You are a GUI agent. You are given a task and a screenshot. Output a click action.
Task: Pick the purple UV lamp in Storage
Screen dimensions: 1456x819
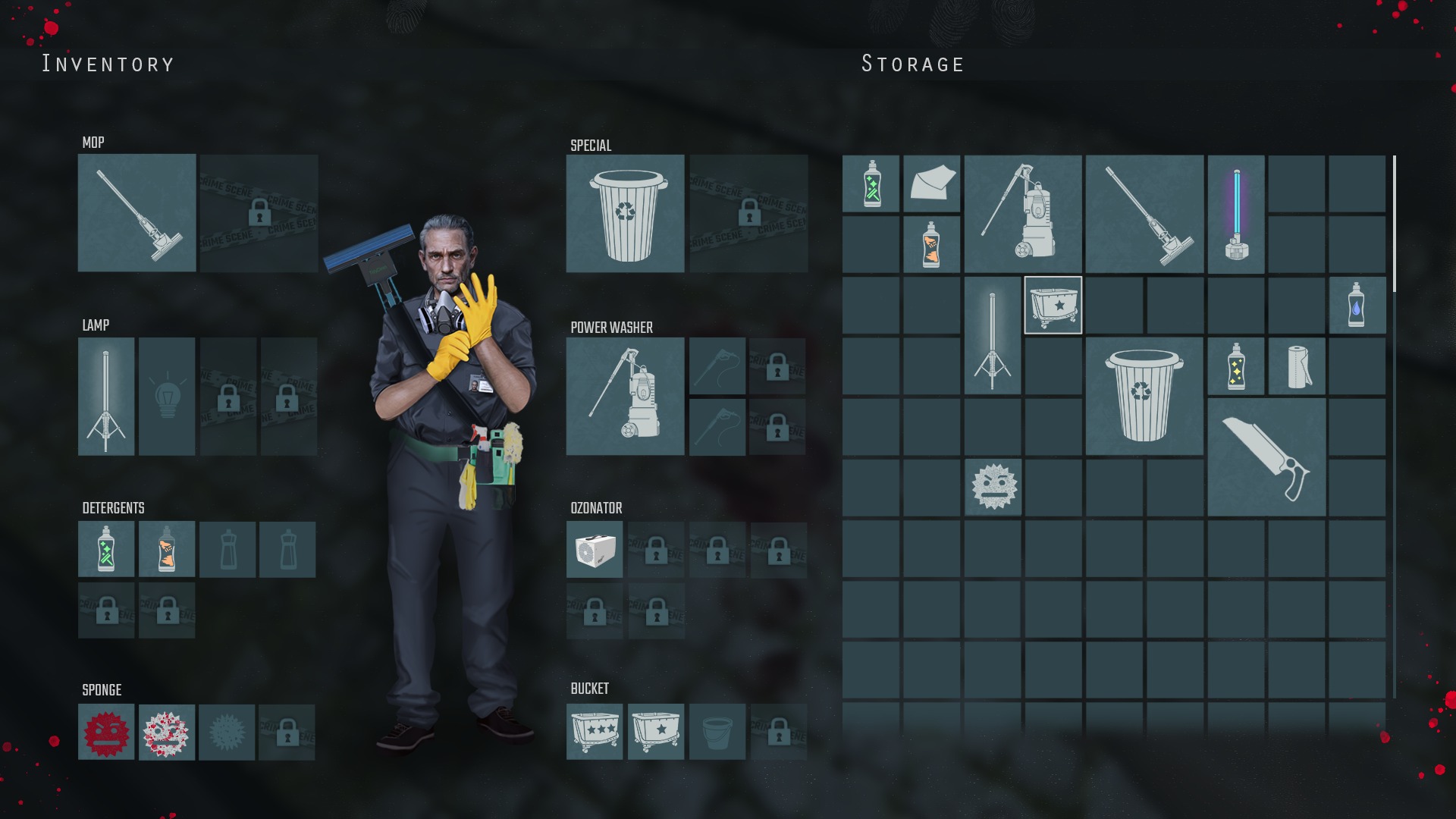[1236, 214]
